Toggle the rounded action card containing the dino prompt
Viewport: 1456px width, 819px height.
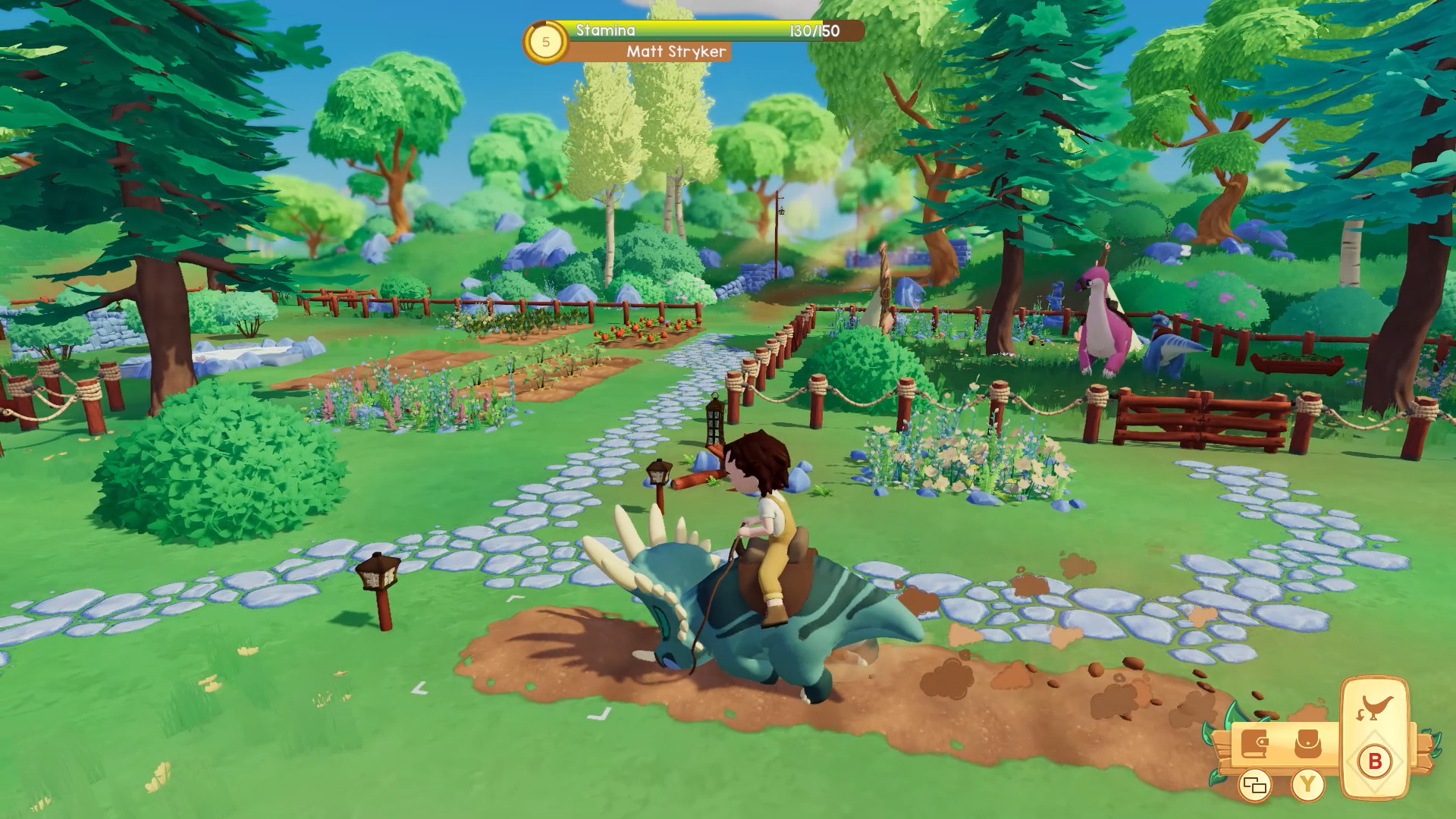[x=1374, y=736]
